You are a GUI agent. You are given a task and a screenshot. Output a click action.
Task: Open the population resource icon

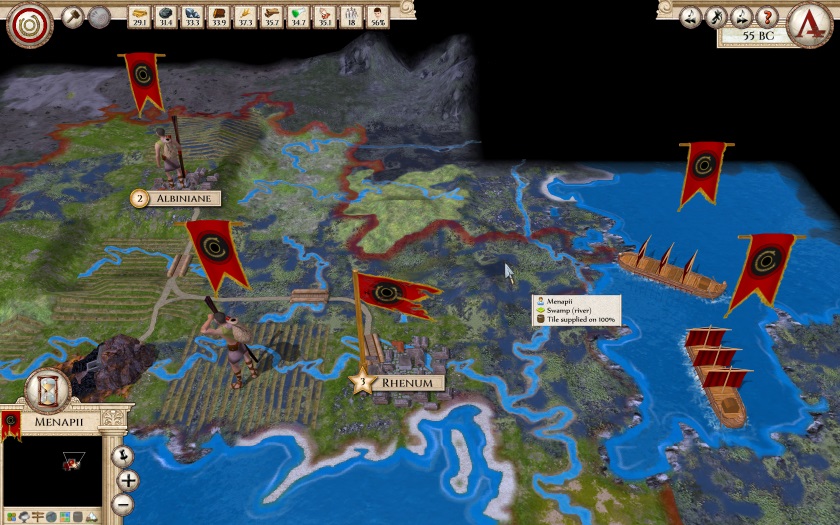click(350, 16)
